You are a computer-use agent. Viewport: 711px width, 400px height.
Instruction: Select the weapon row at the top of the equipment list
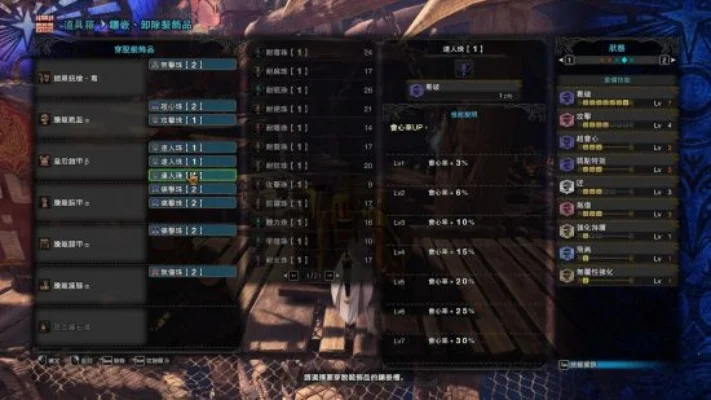pos(90,77)
